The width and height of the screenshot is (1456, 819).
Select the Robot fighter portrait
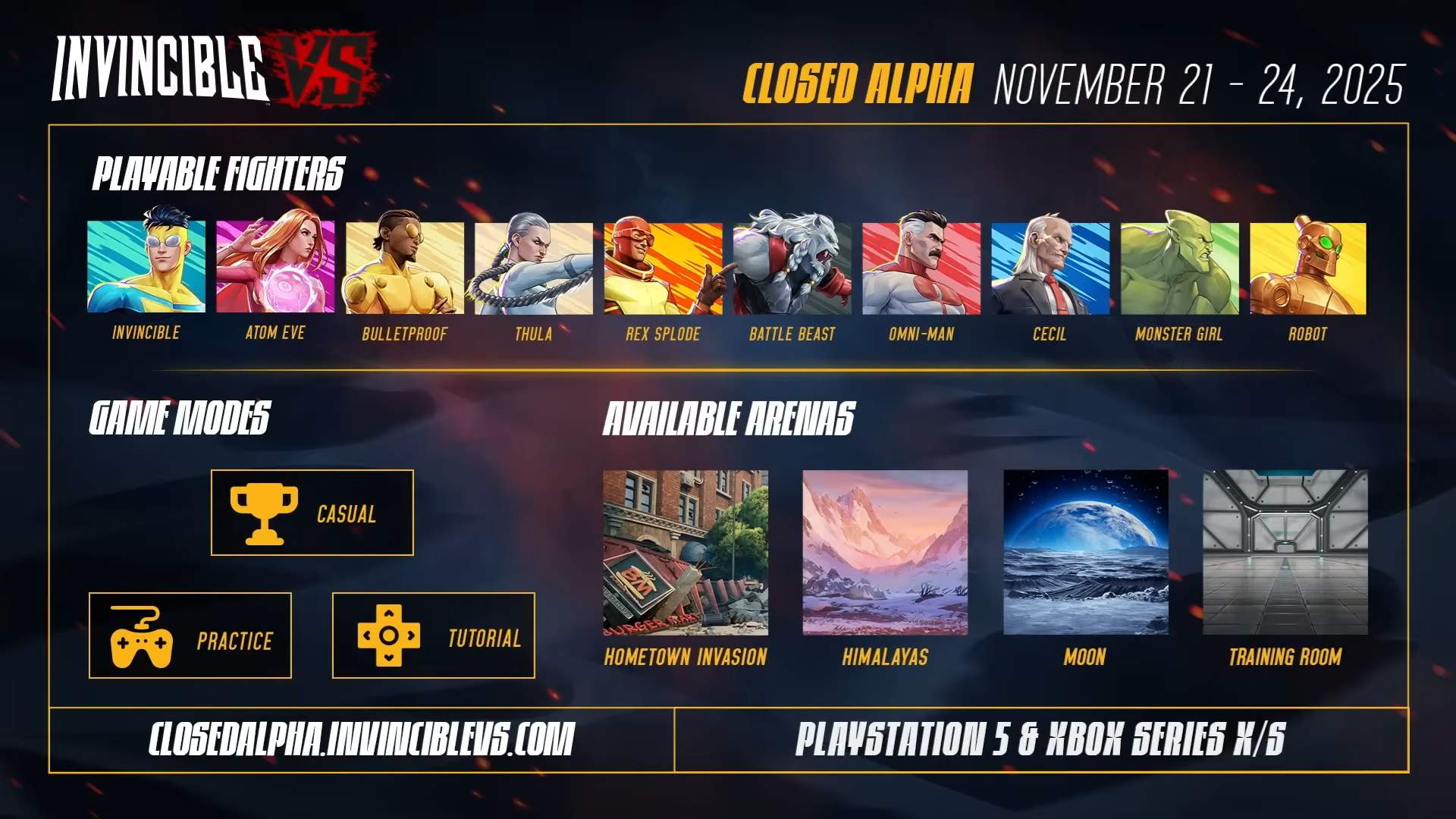(1308, 267)
